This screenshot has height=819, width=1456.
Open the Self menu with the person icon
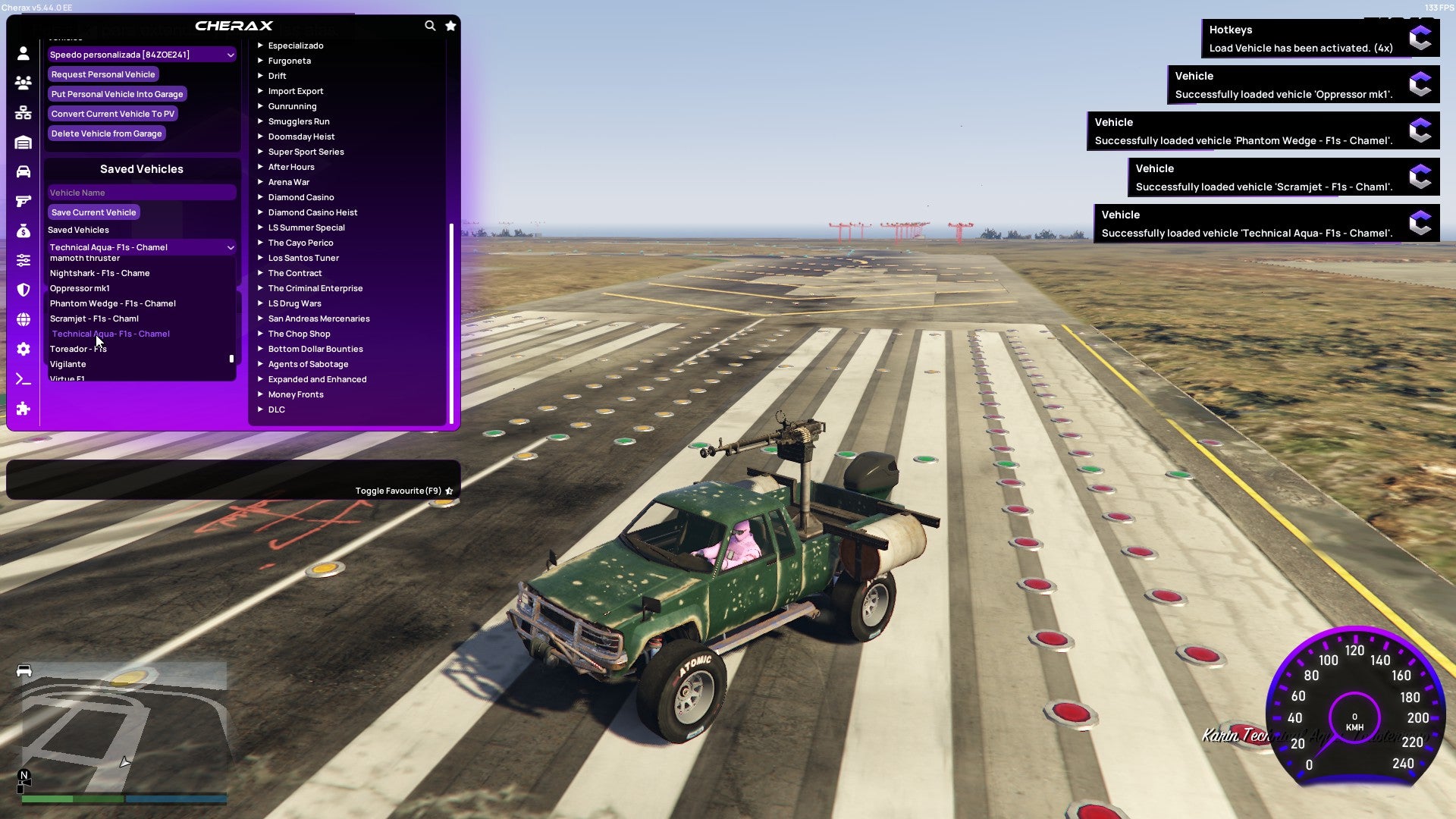[x=23, y=52]
